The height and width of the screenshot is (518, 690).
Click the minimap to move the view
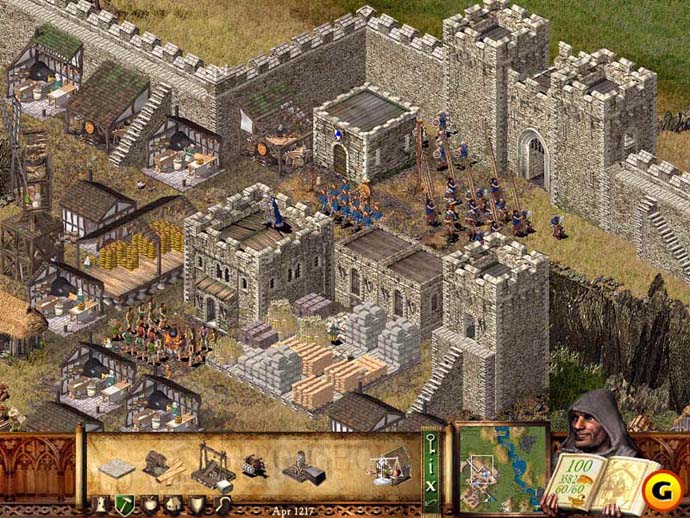pos(503,467)
